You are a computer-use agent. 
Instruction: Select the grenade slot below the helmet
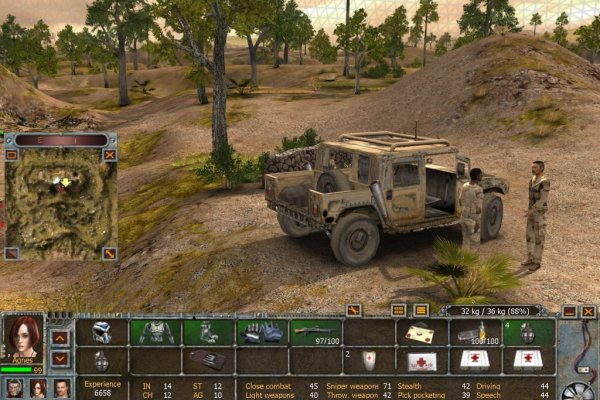(103, 360)
